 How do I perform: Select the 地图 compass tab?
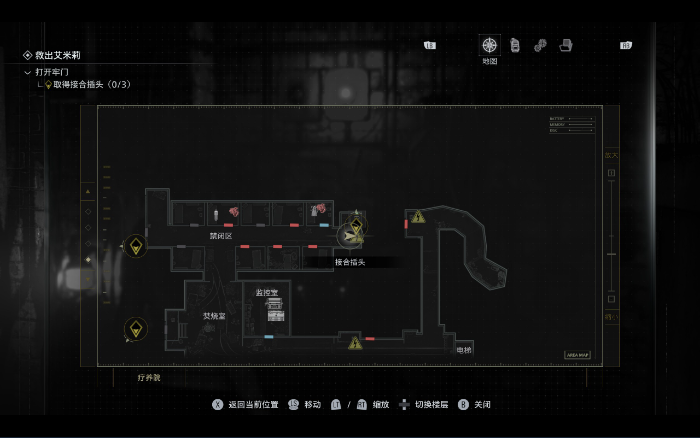coord(489,45)
